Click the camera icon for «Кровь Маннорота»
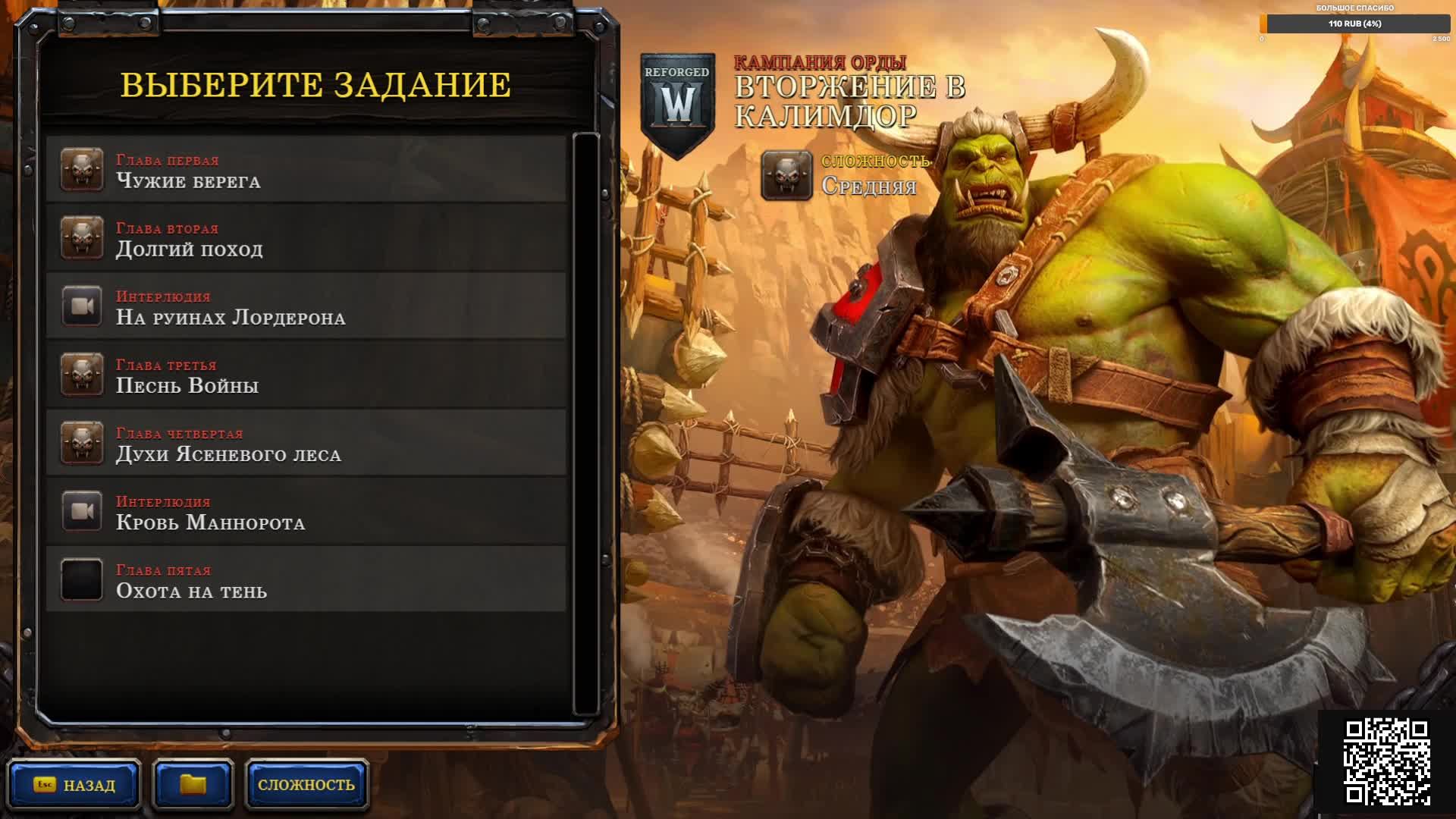Screen dimensions: 1456x819 click(81, 510)
